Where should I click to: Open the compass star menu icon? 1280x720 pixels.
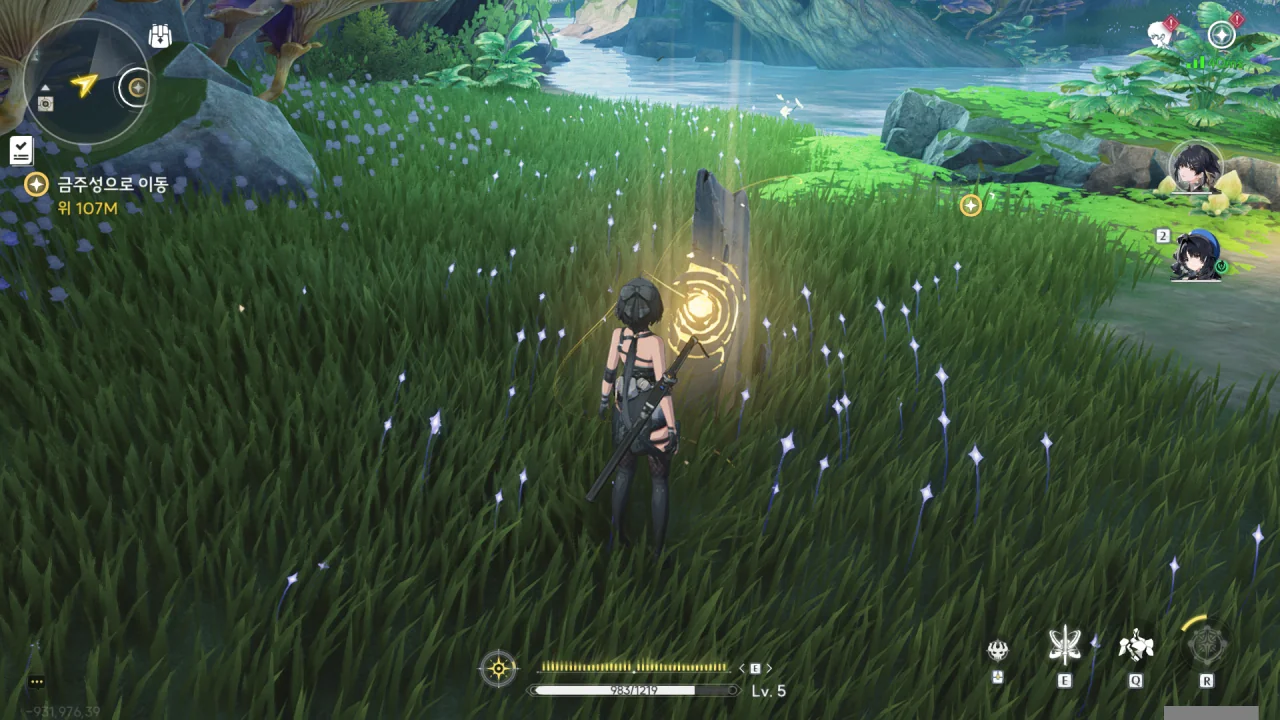click(1221, 36)
